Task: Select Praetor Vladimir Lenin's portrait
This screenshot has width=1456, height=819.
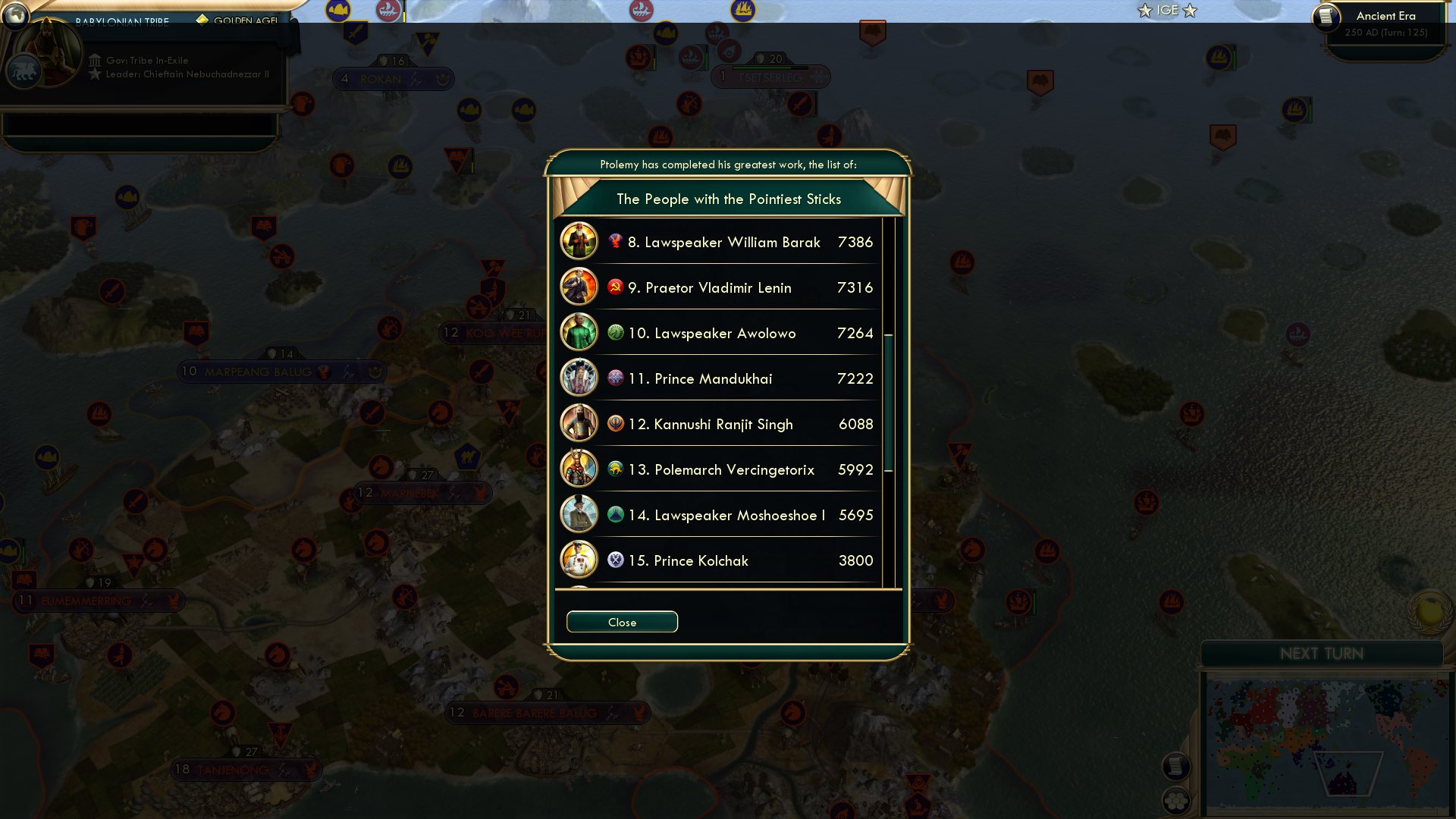Action: [x=579, y=287]
